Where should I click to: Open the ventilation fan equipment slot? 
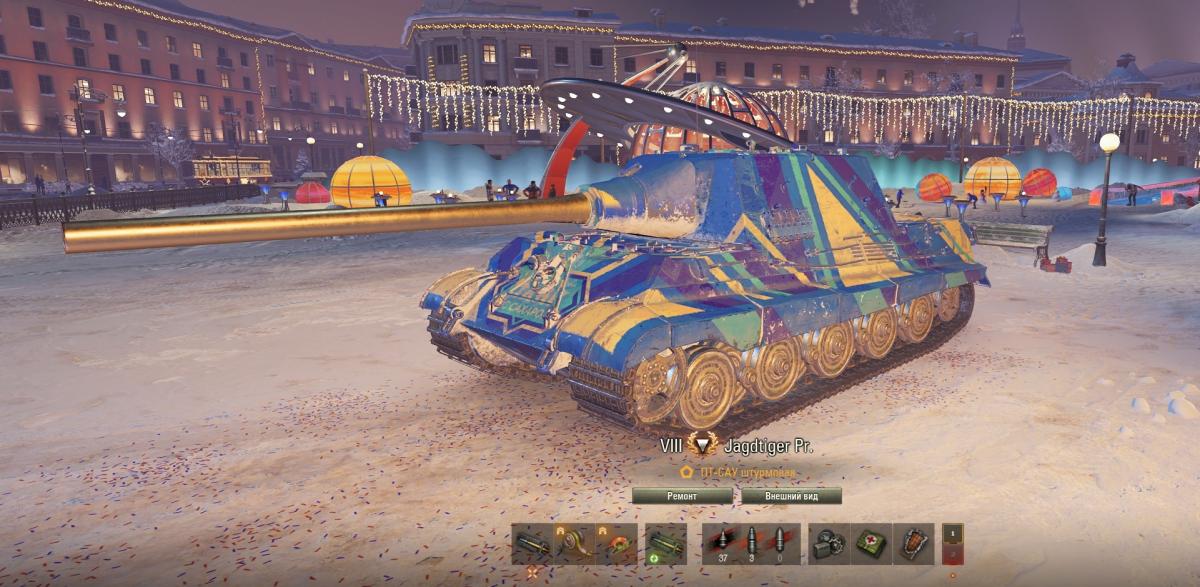(x=574, y=544)
